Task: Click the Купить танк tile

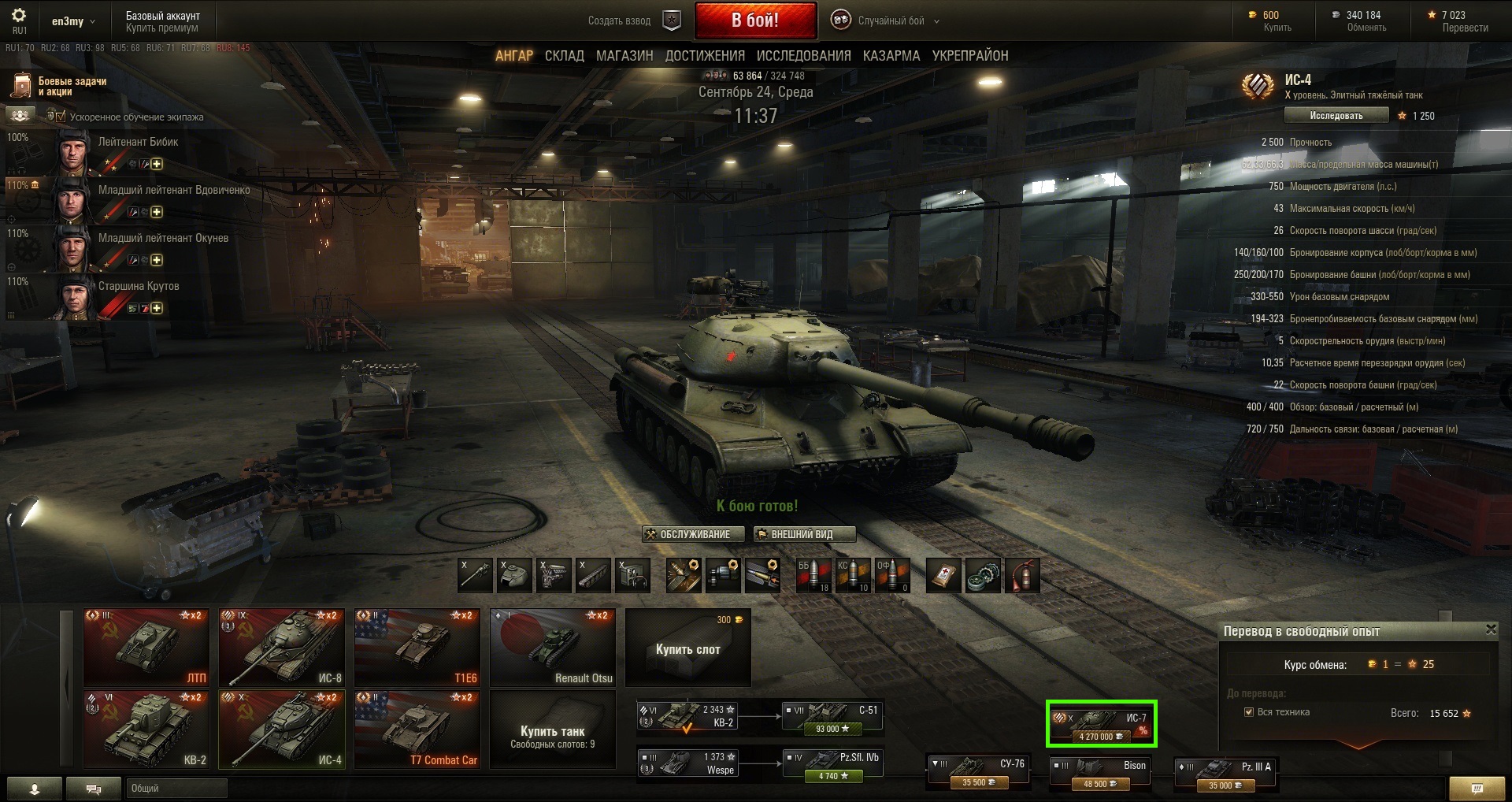Action: 552,730
